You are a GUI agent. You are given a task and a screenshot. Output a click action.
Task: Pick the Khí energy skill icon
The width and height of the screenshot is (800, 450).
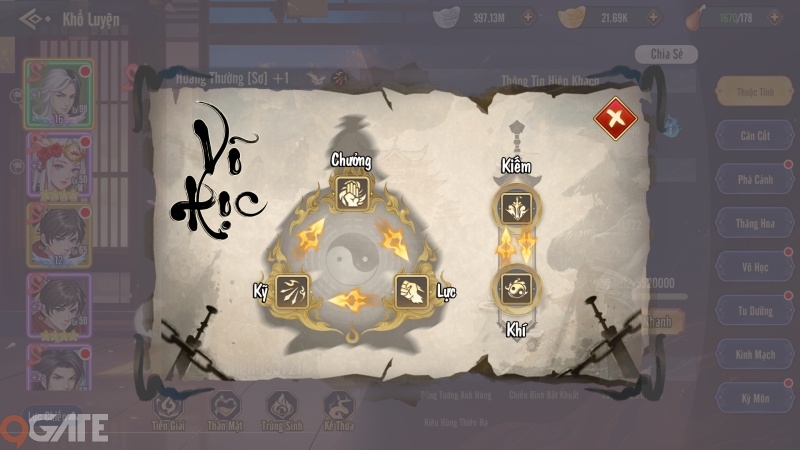tap(518, 287)
